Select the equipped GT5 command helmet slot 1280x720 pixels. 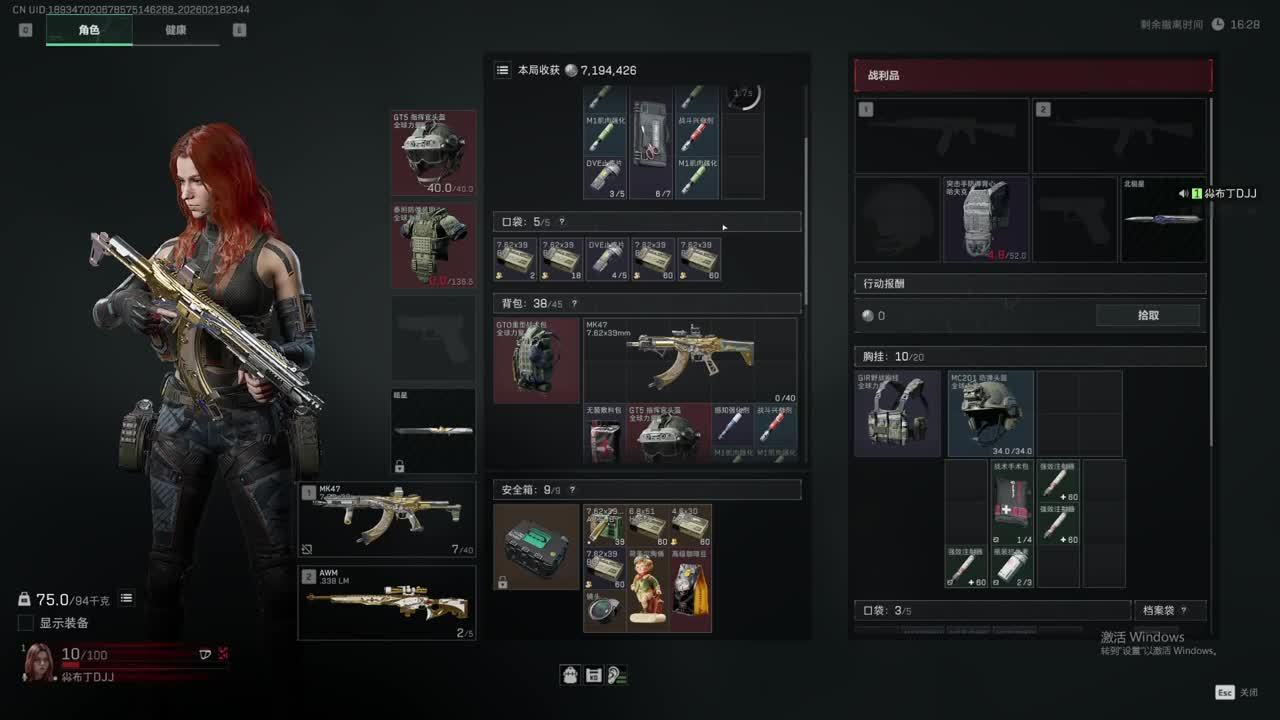click(x=434, y=153)
